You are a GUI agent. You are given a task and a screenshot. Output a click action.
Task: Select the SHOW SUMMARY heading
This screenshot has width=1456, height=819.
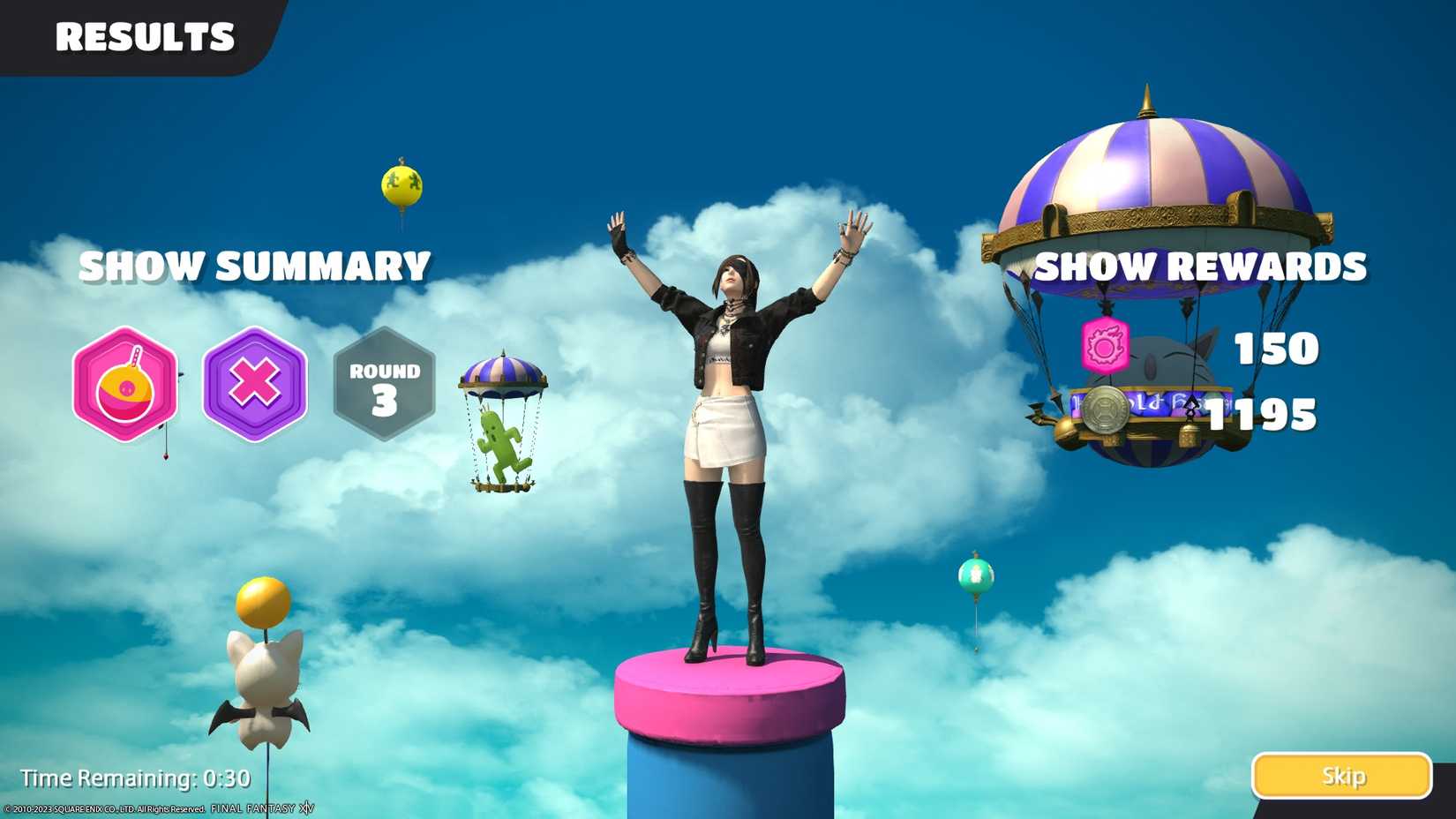(x=254, y=266)
